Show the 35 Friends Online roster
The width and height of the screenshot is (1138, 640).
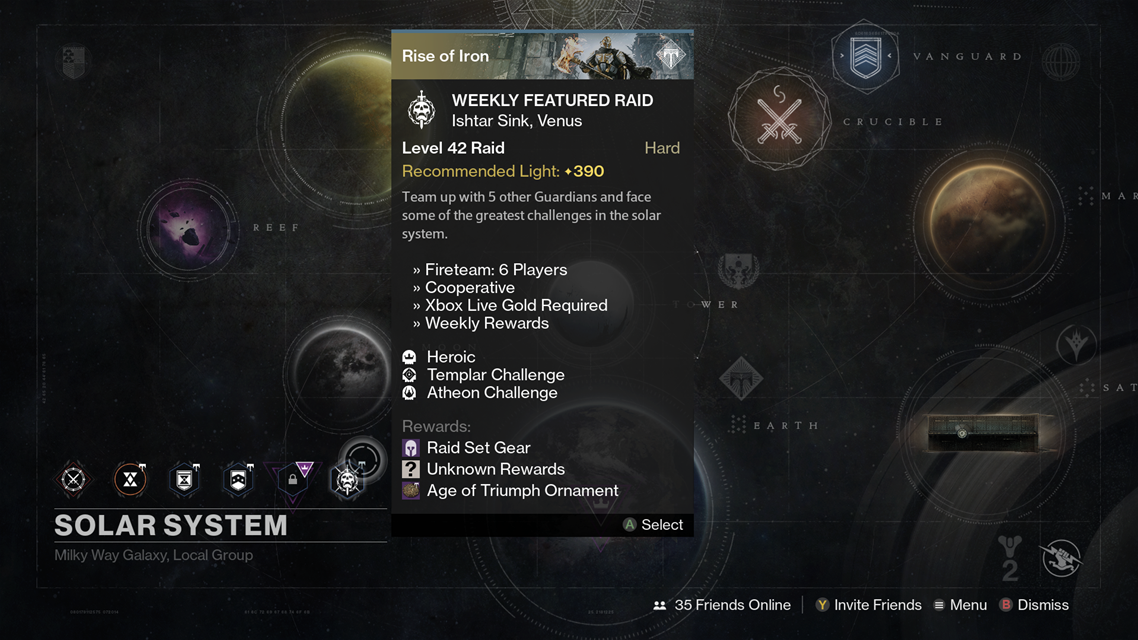721,605
